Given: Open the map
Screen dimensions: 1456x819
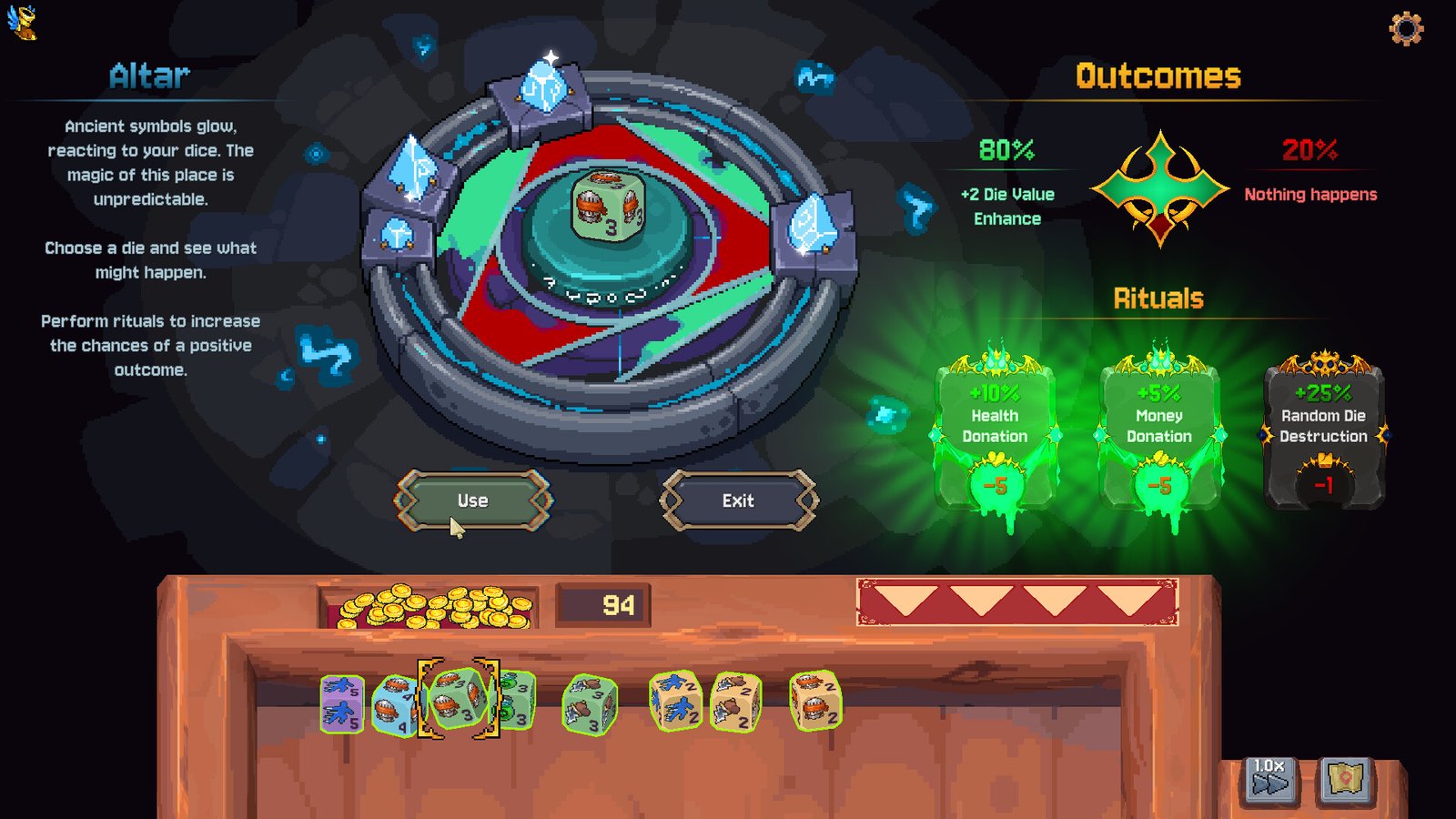Looking at the screenshot, I should point(1345,779).
